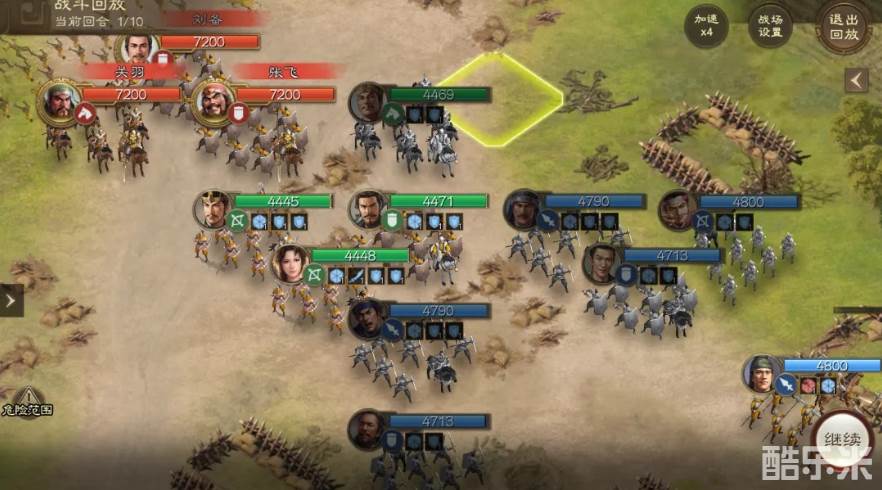Select the 张飞 general portrait
This screenshot has width=882, height=490.
(213, 101)
